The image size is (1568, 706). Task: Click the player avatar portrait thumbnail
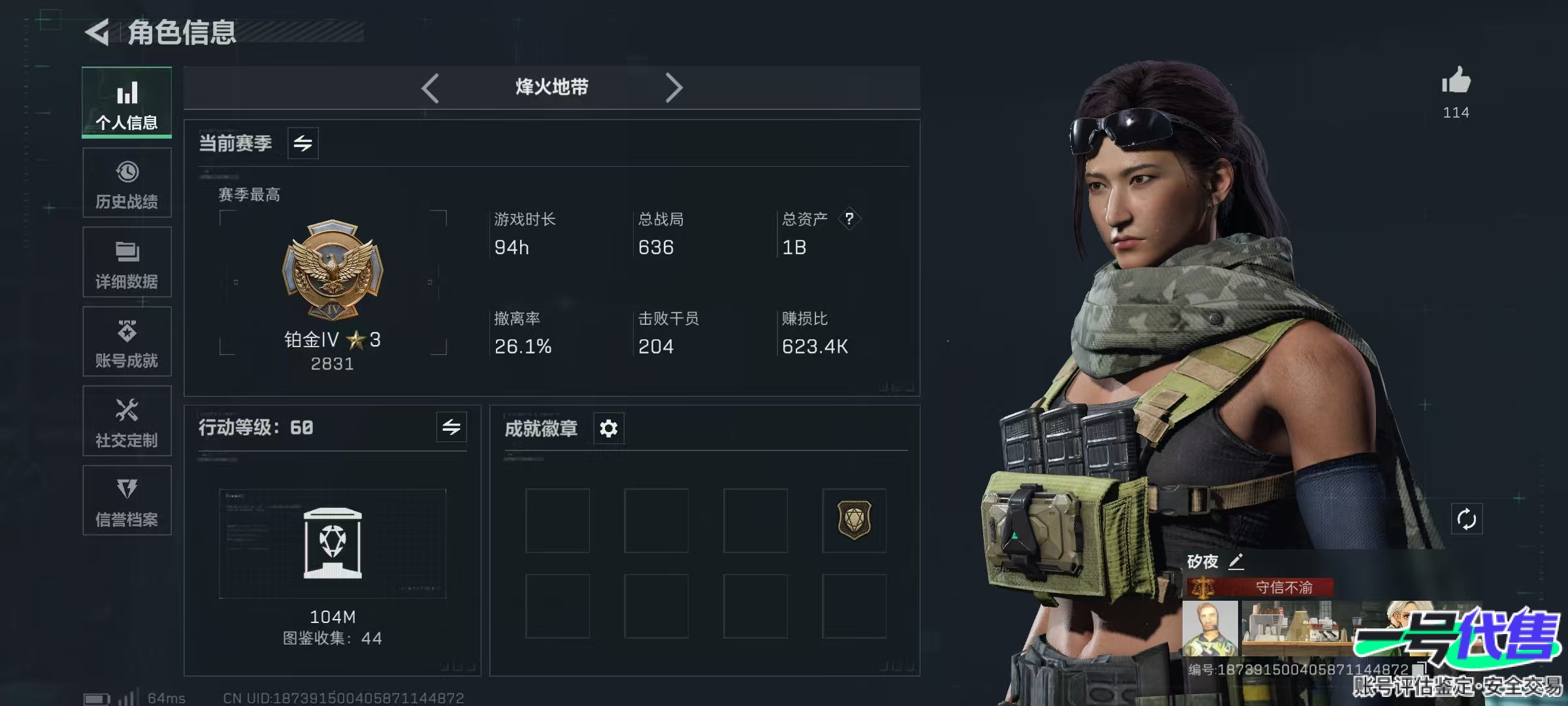[x=1210, y=629]
